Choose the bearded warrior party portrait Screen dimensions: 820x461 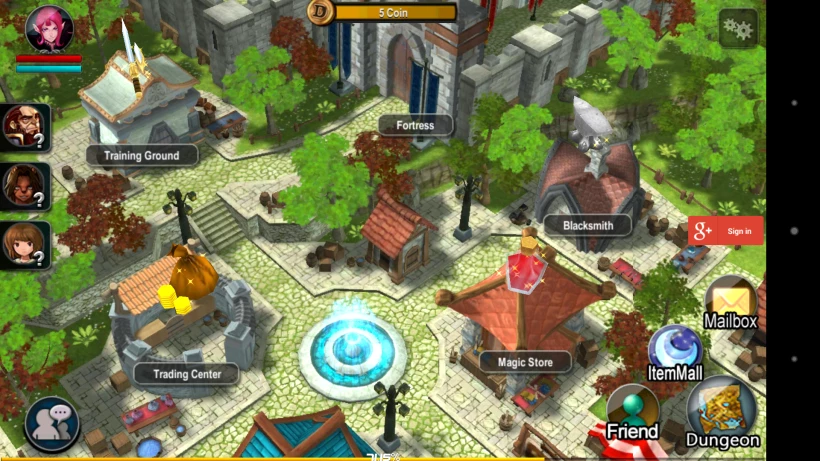point(24,127)
